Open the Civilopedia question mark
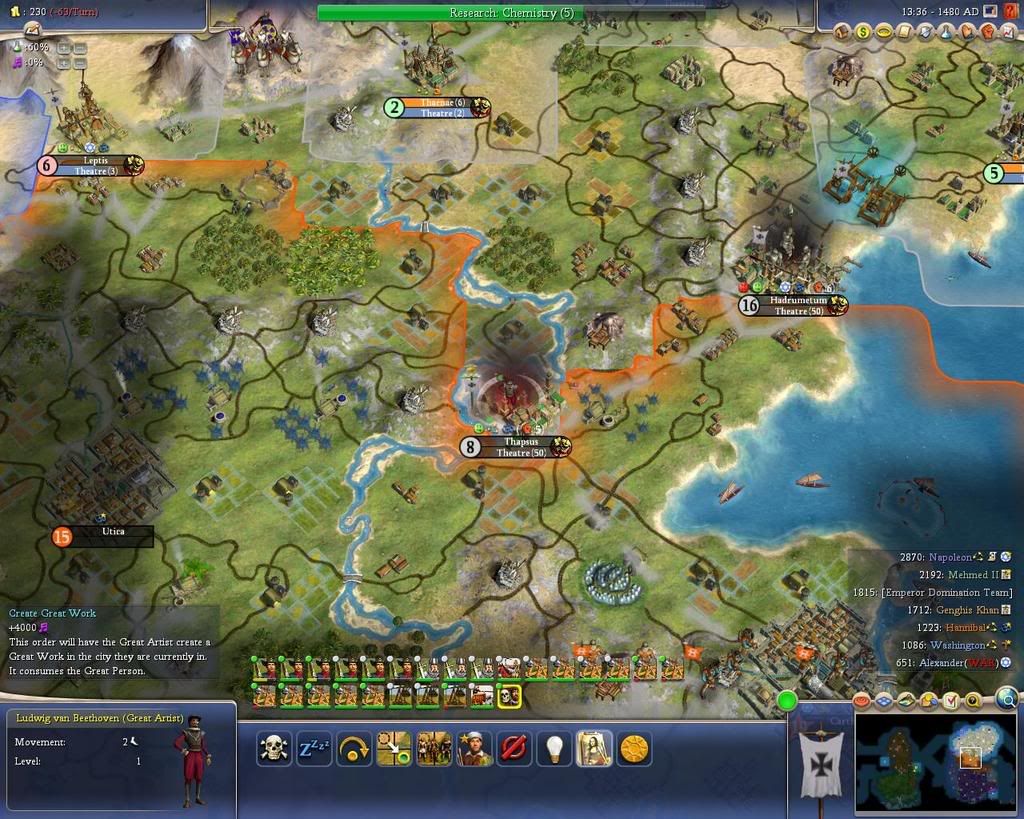Screen dimensions: 1024x819 [x=1010, y=10]
